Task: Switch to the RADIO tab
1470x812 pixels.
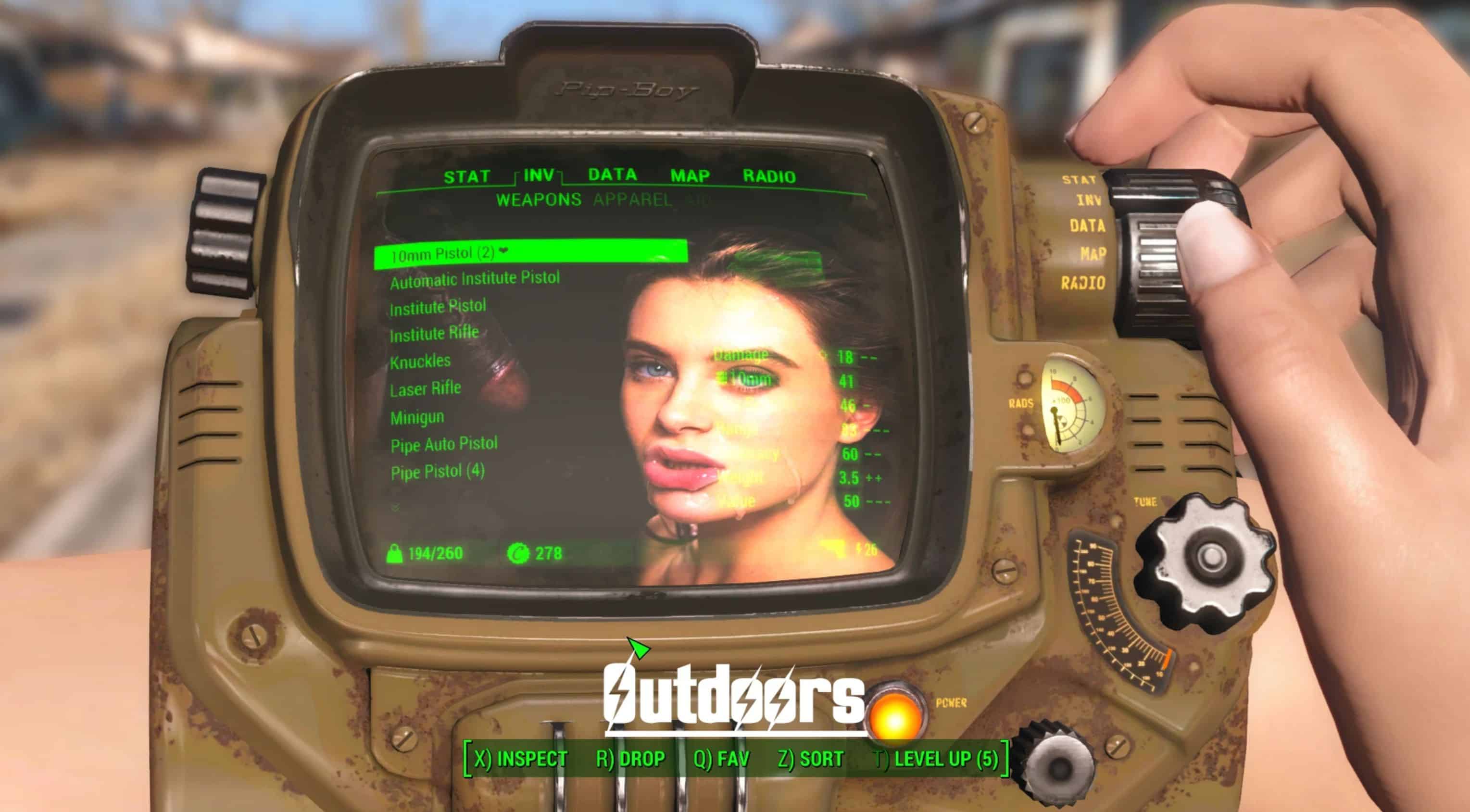Action: [x=769, y=176]
